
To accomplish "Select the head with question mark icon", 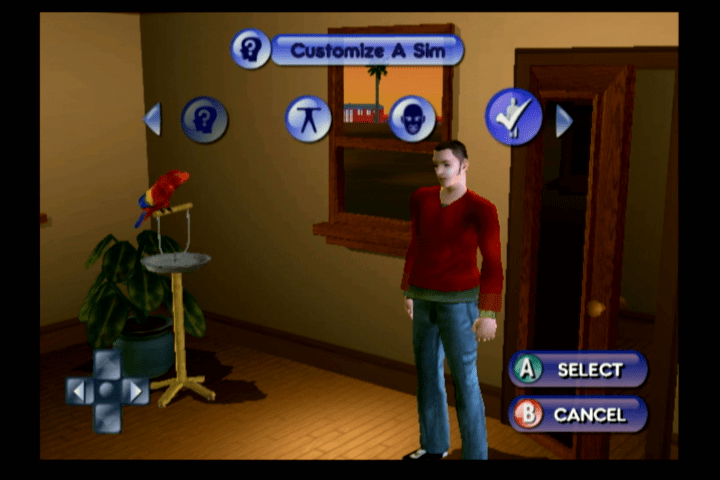I will (205, 120).
